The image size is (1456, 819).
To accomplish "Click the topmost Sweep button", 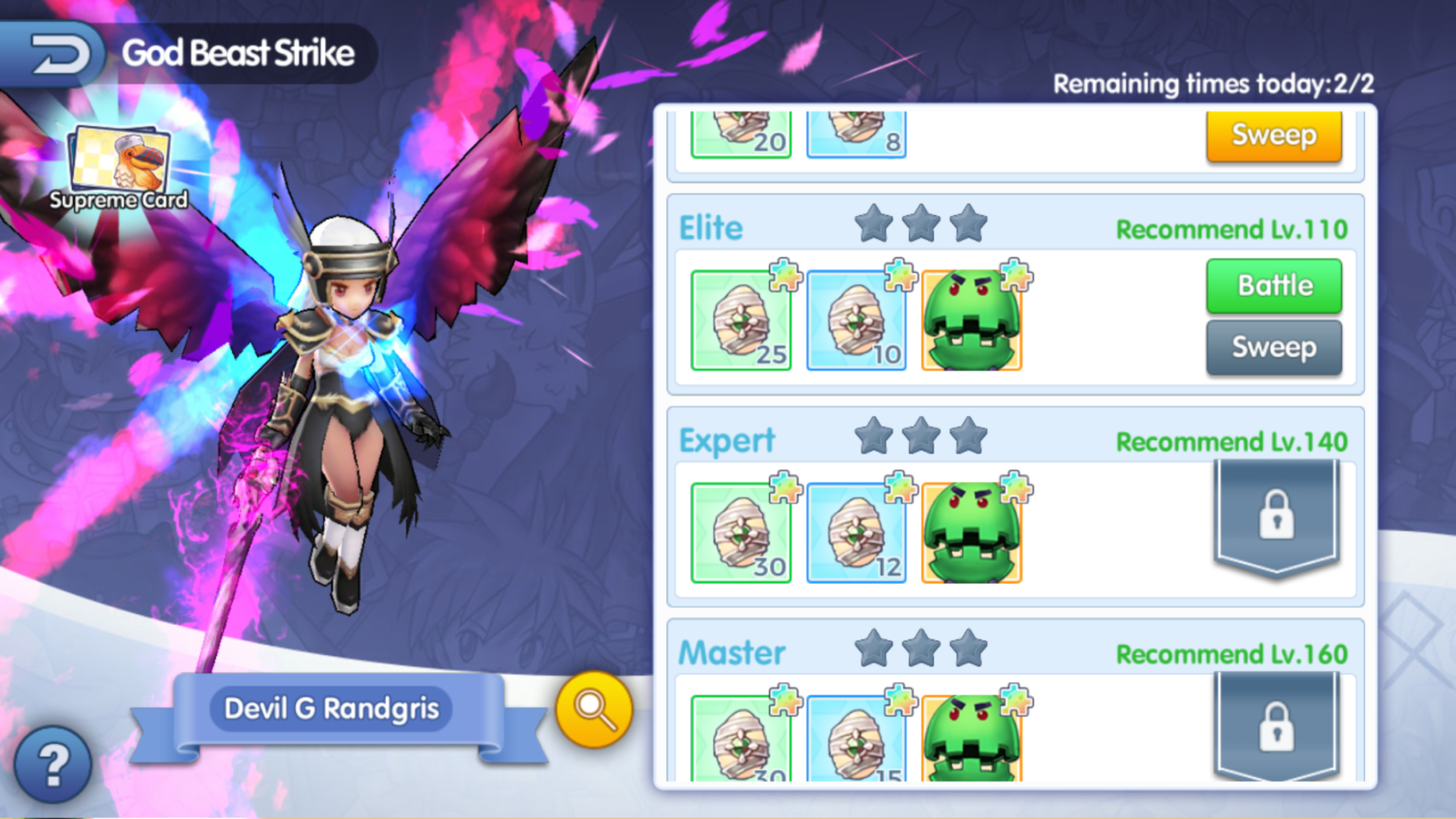I will (x=1273, y=136).
